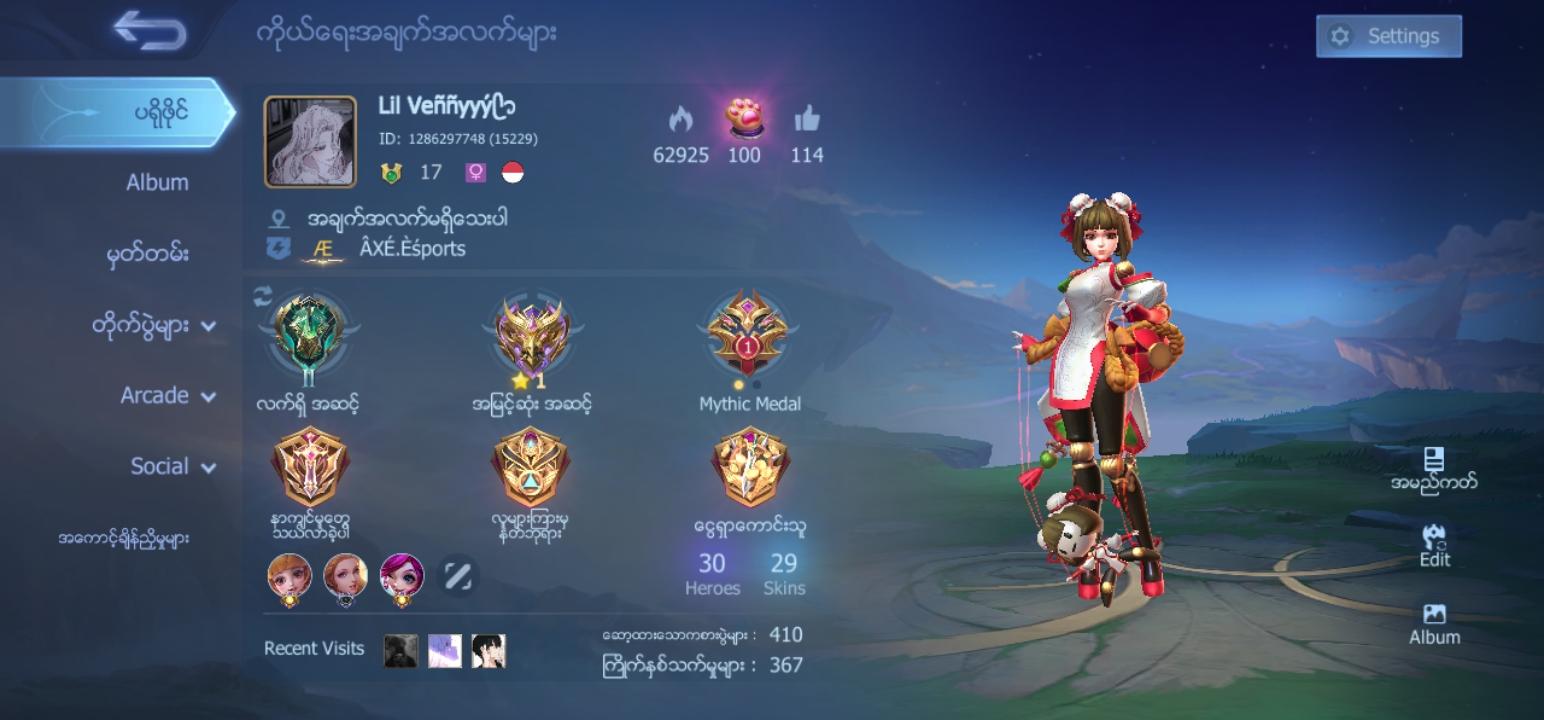The width and height of the screenshot is (1544, 720).
Task: Switch to the Album tab
Action: (x=155, y=183)
